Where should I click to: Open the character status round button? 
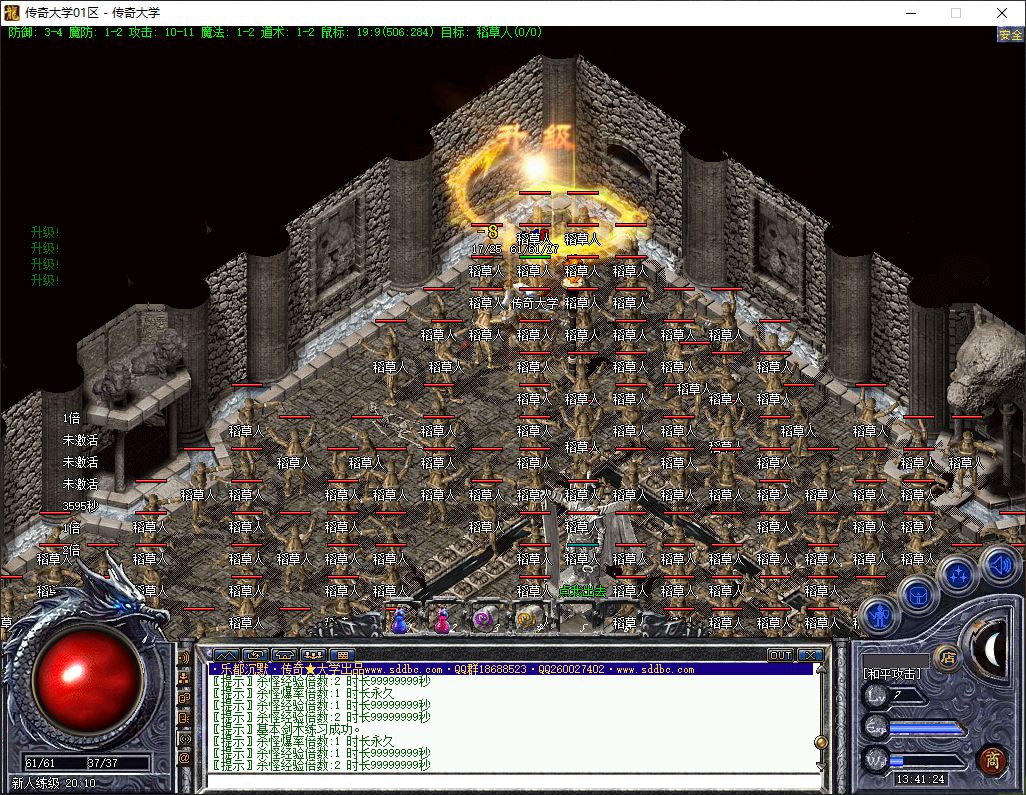(880, 615)
